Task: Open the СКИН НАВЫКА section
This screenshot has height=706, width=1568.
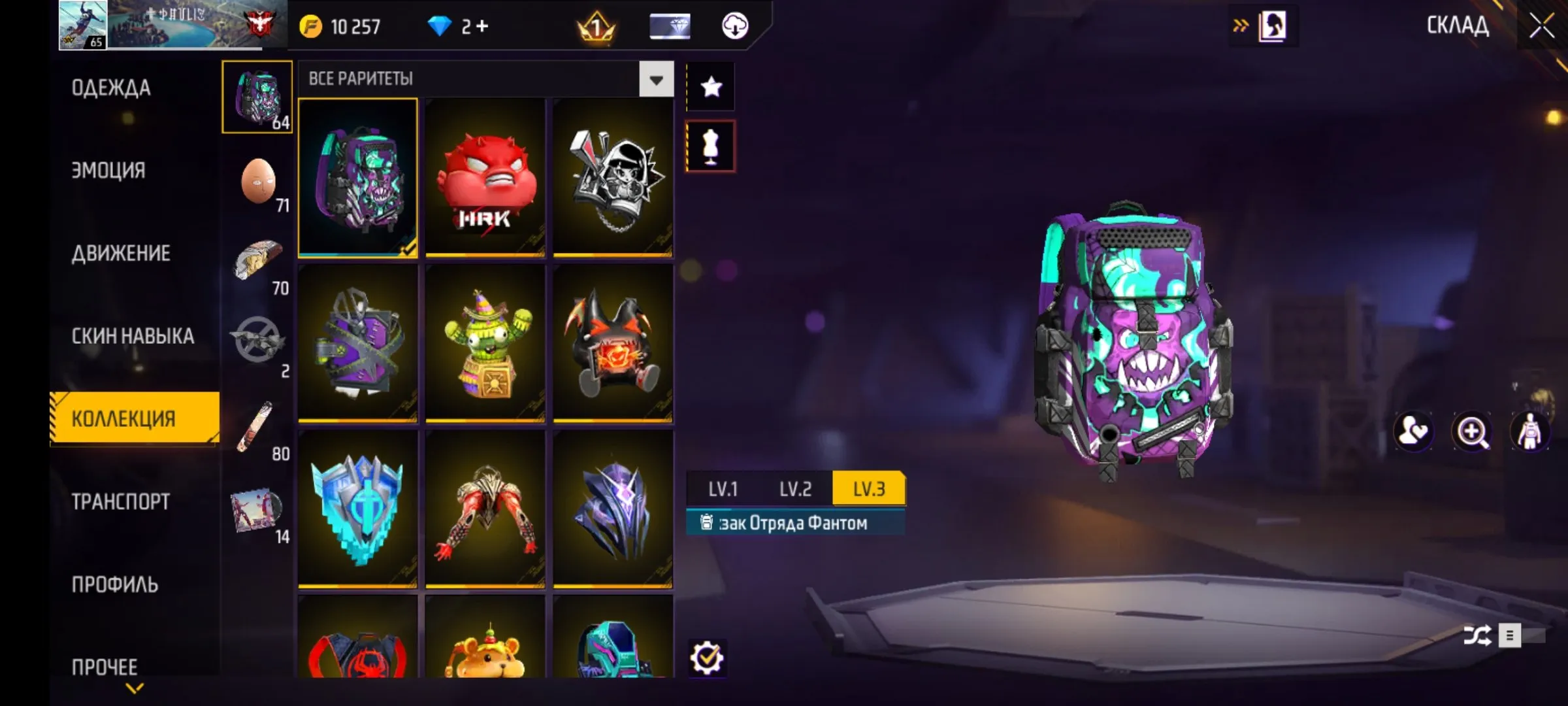Action: [x=133, y=336]
